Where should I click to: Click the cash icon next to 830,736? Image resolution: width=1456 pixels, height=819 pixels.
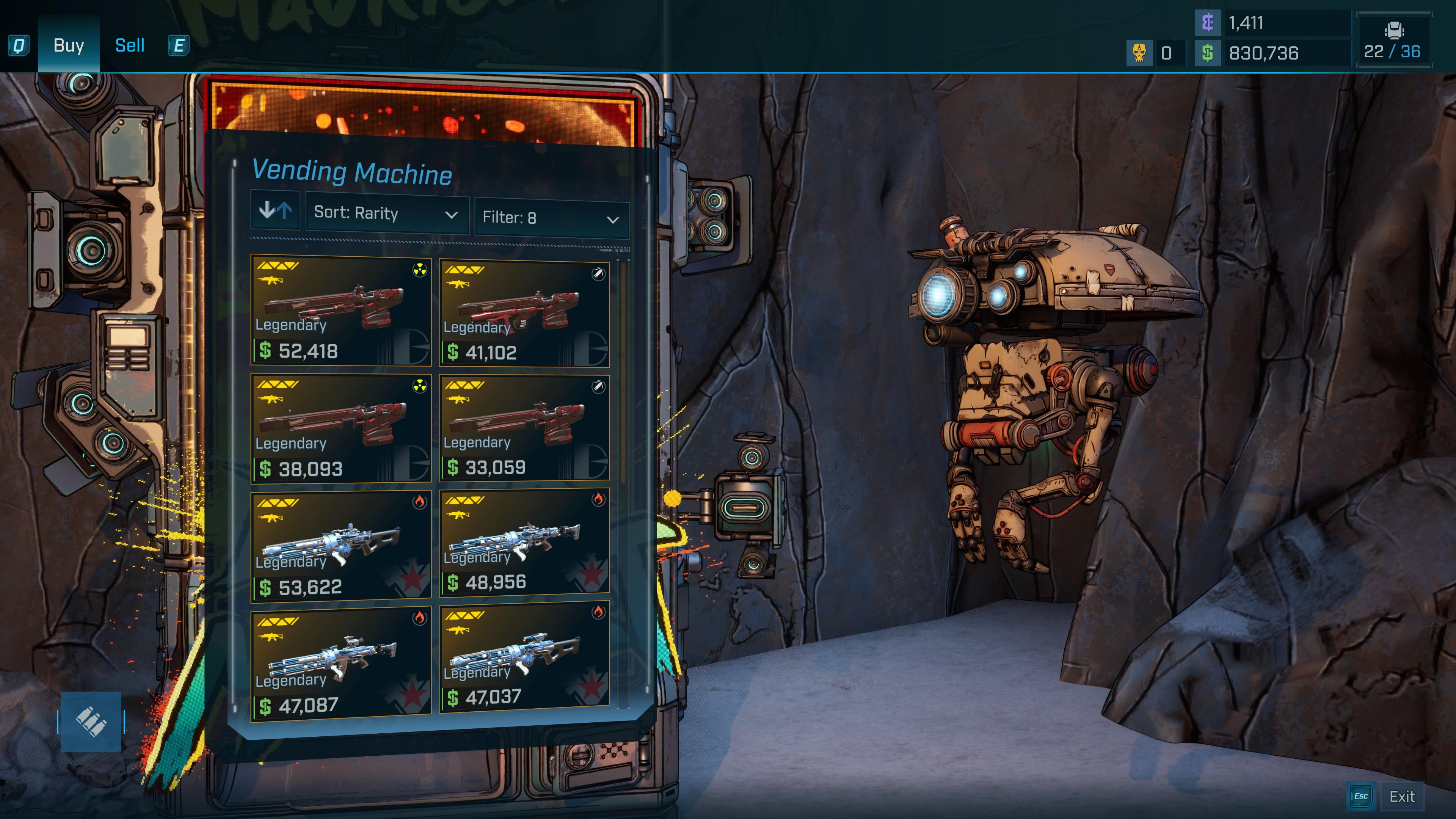pos(1208,54)
